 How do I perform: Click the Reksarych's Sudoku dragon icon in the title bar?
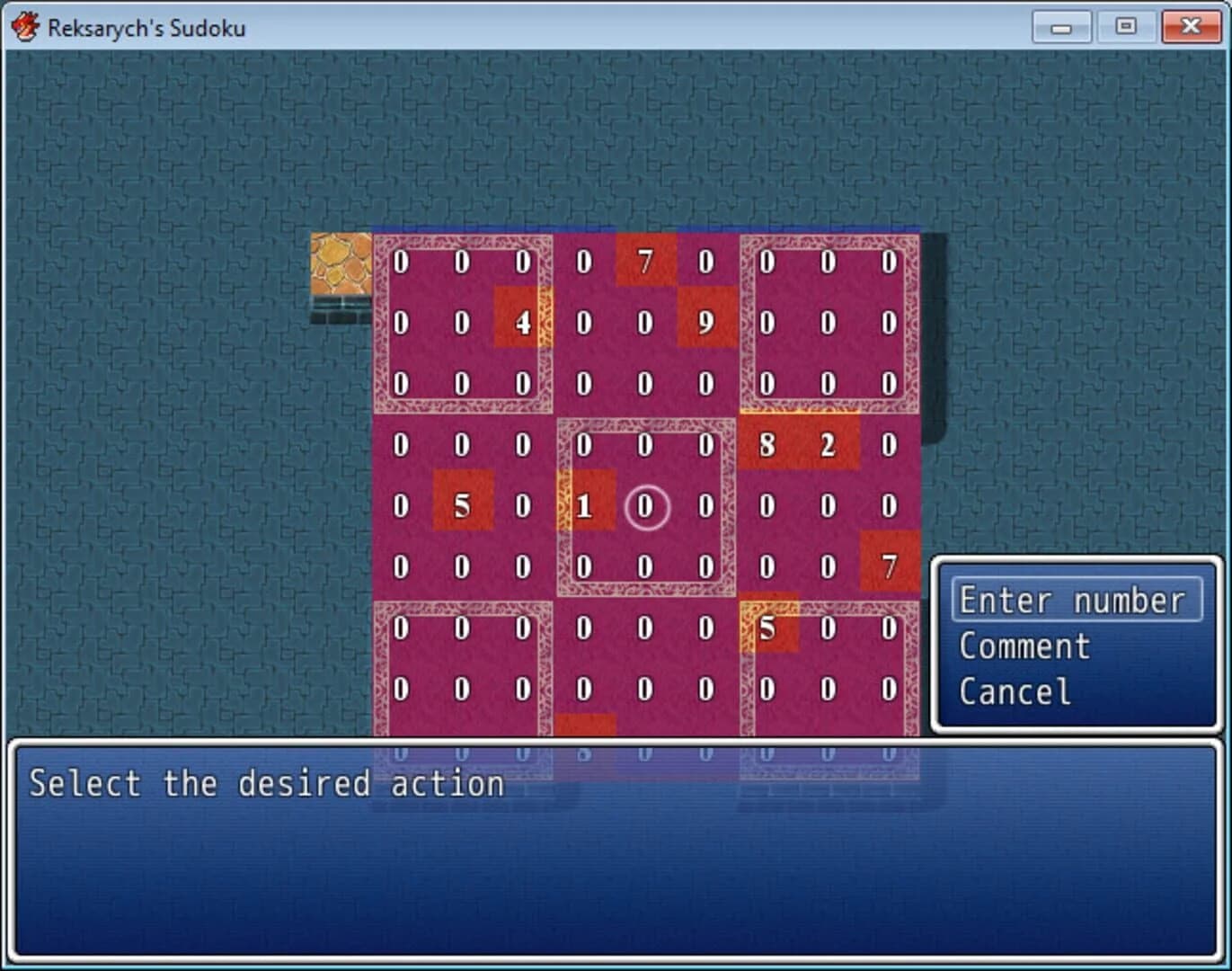(x=25, y=26)
